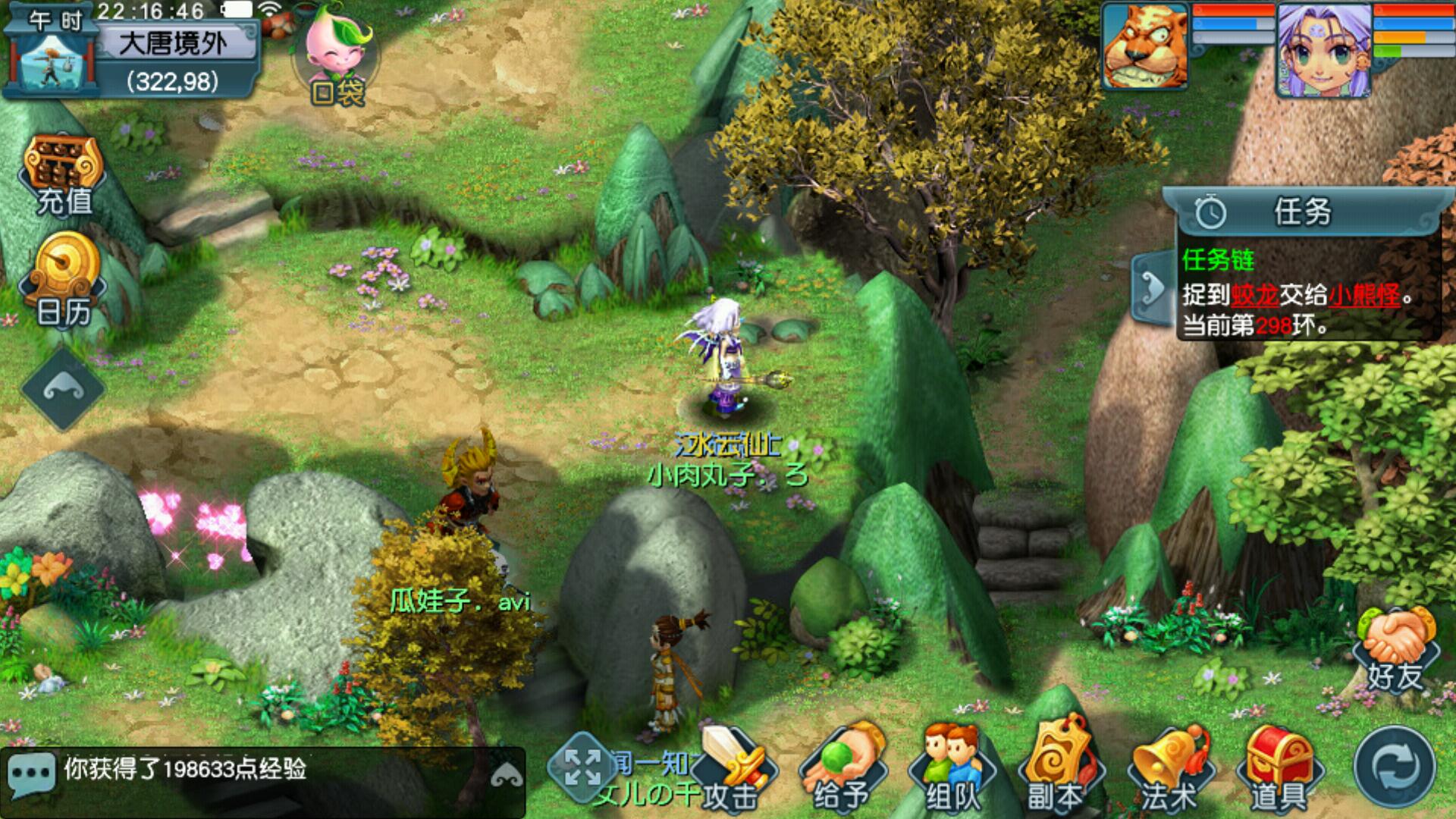Open the 法术 spells menu
Image resolution: width=1456 pixels, height=819 pixels.
[1169, 770]
